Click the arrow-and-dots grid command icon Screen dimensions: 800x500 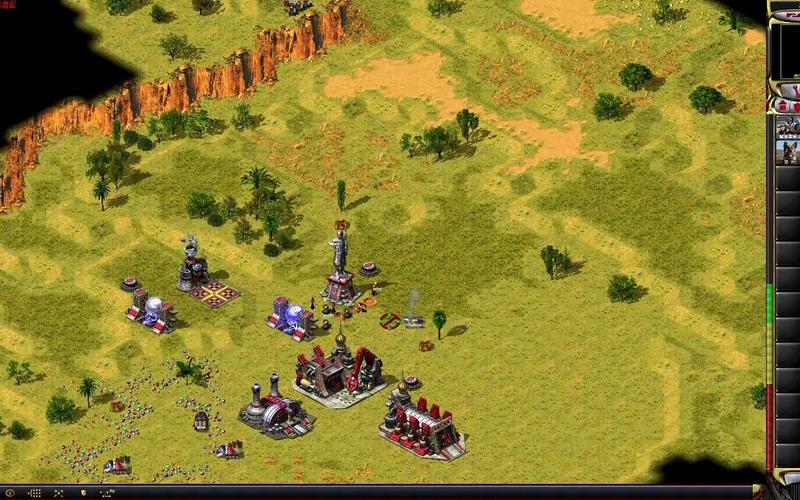(x=34, y=493)
